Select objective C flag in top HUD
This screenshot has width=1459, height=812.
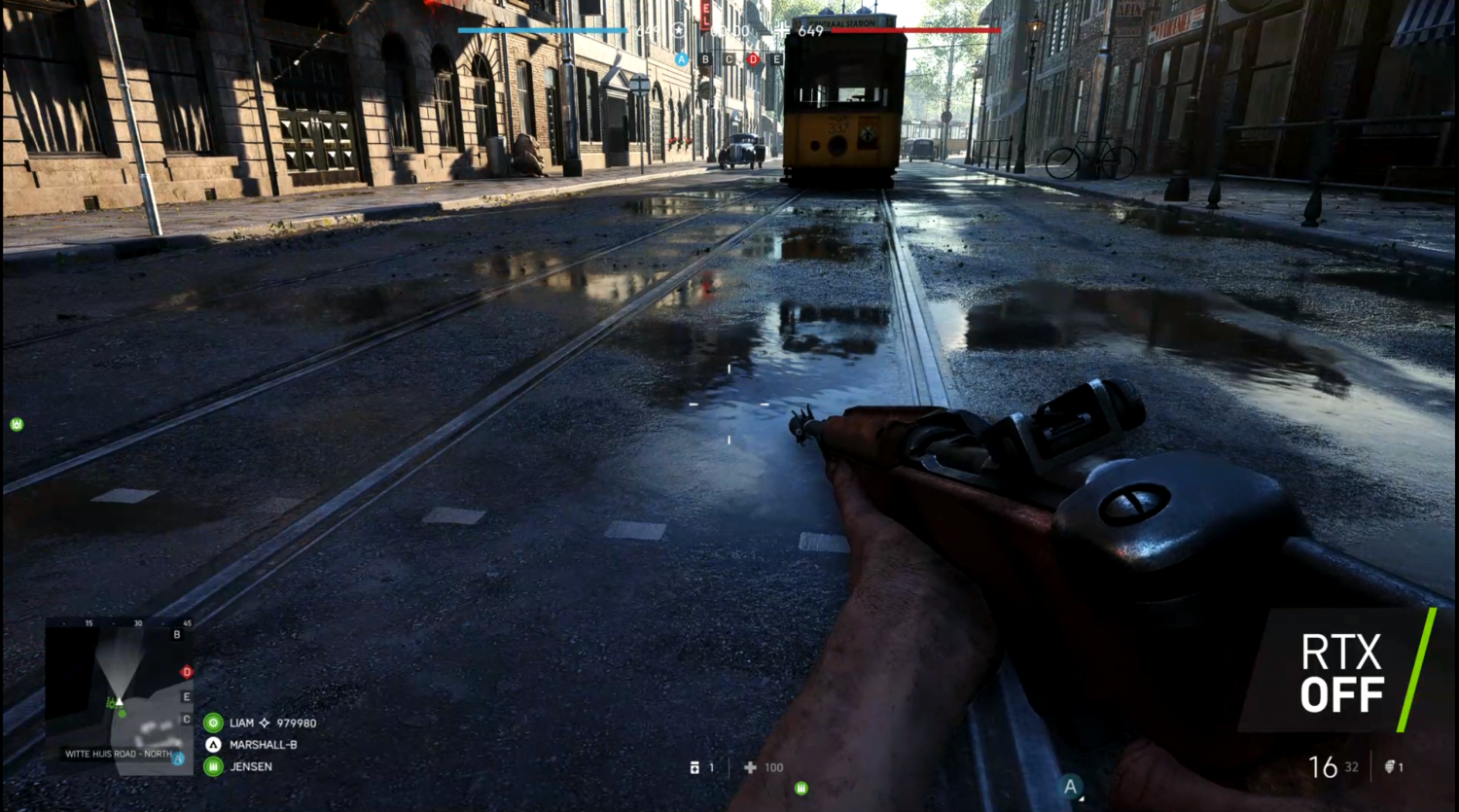coord(729,59)
